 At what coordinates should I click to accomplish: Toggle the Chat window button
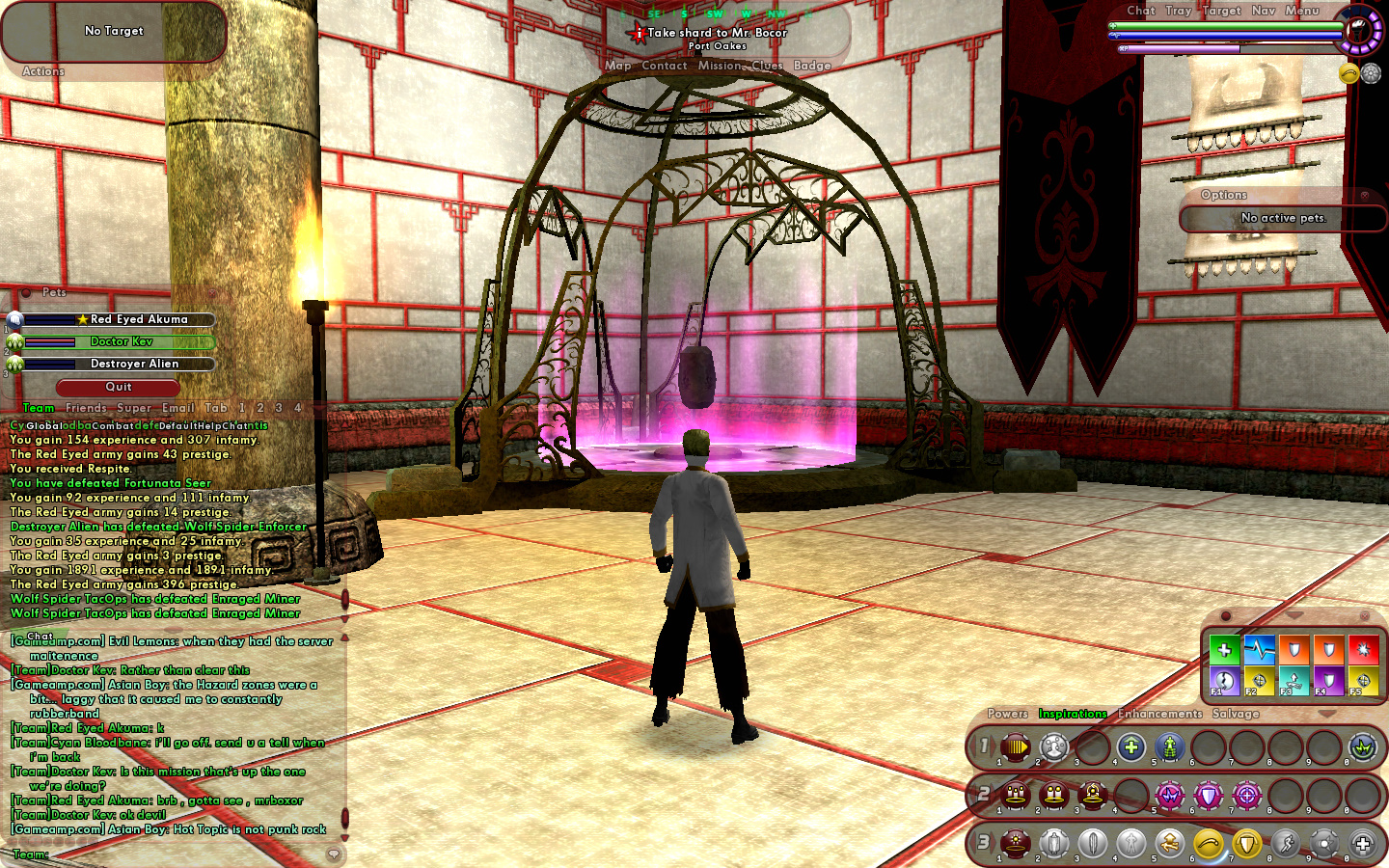click(x=1141, y=11)
